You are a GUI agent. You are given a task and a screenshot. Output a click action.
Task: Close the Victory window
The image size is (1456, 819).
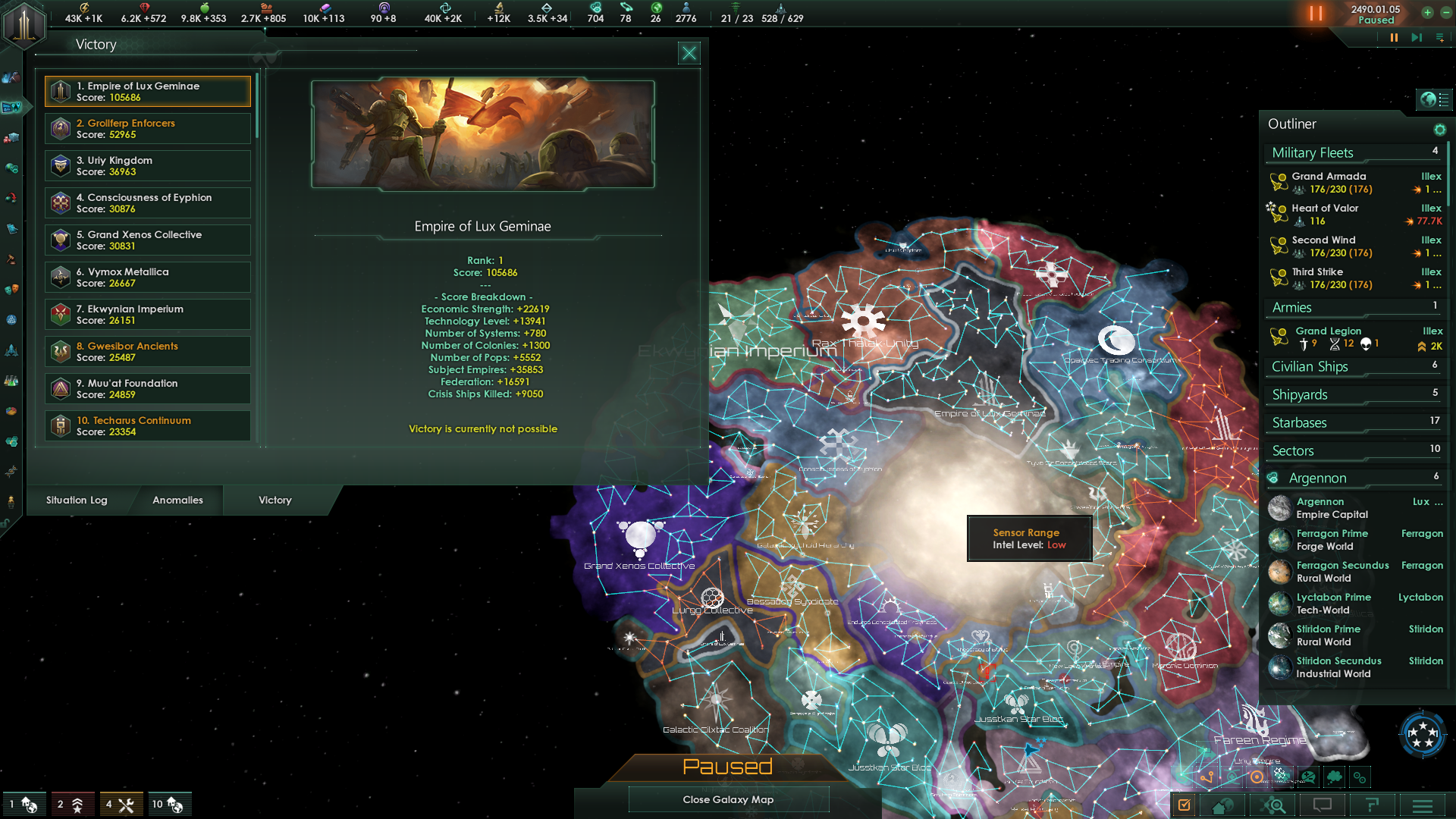click(x=689, y=53)
